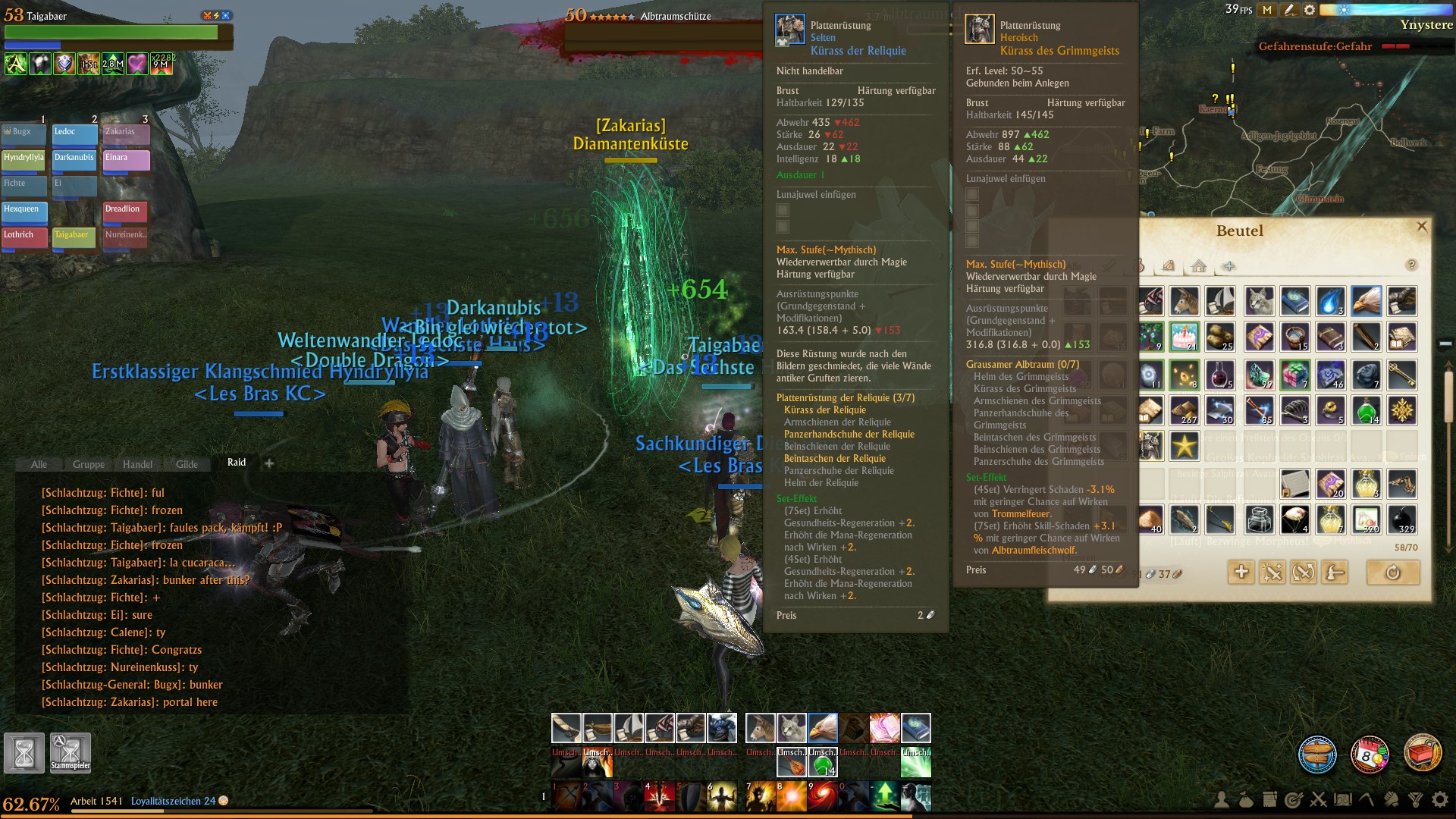Switch to the Gilde chat tab
Viewport: 1456px width, 819px height.
(187, 464)
